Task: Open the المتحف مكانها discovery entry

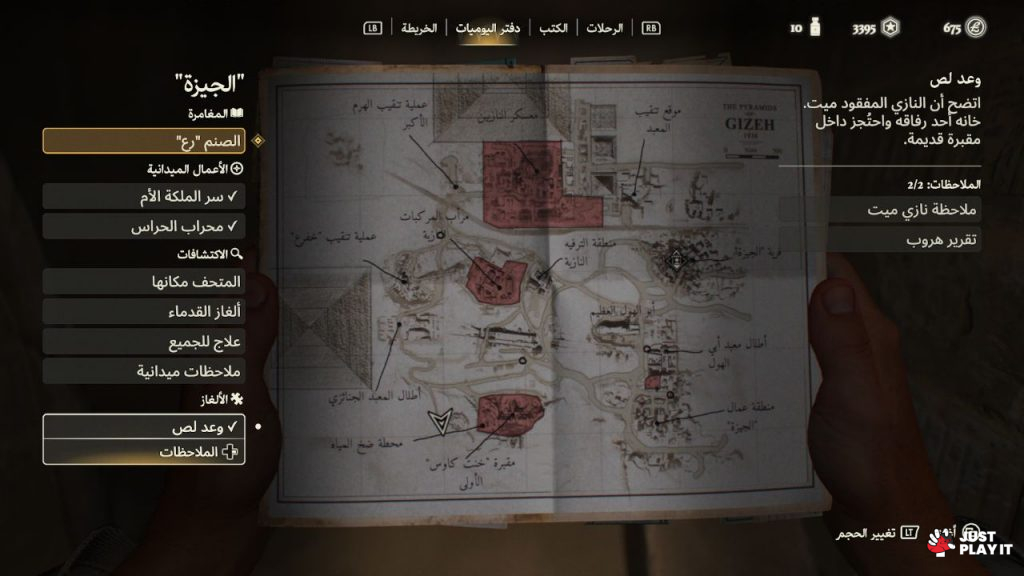Action: (x=144, y=283)
